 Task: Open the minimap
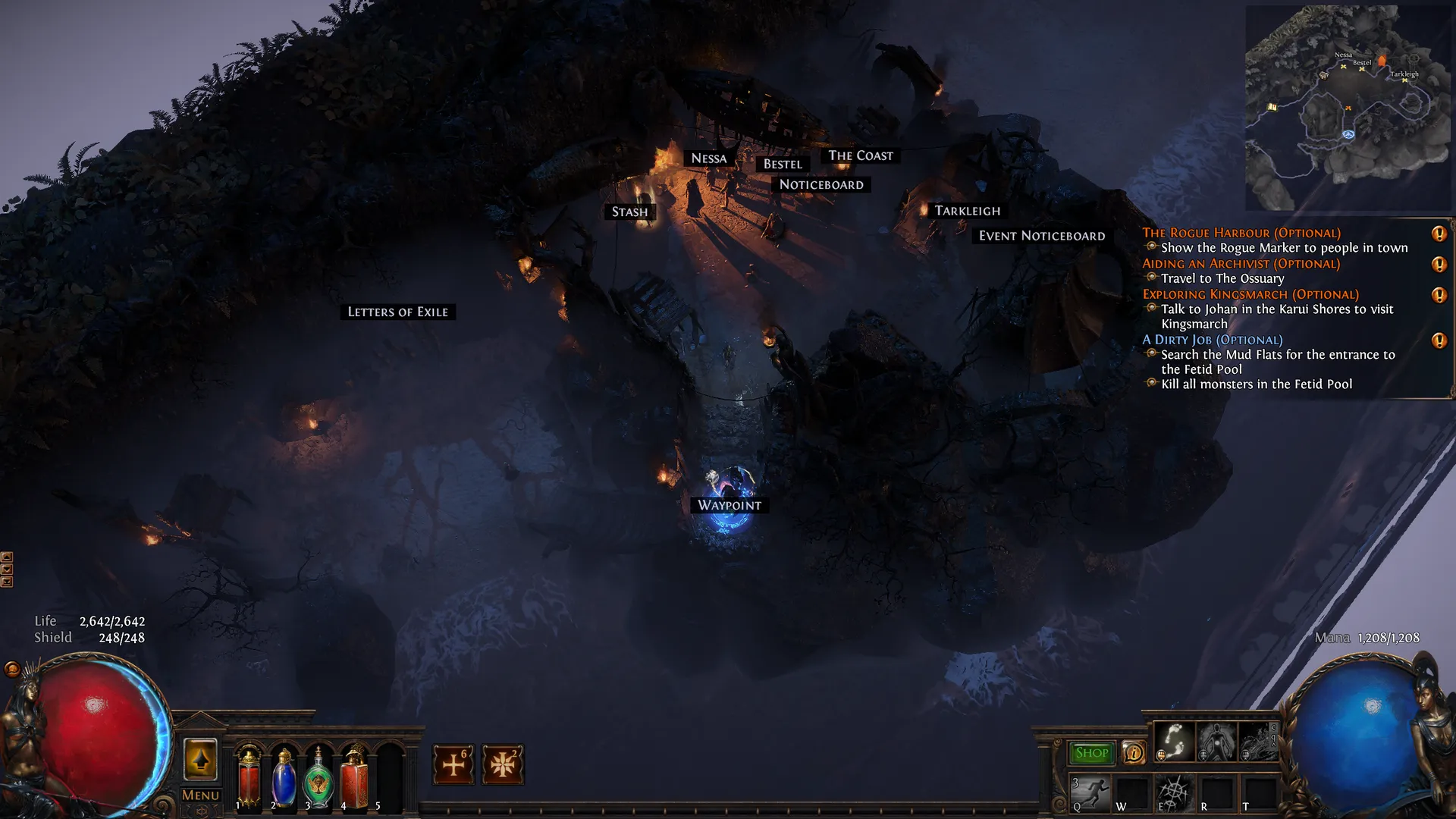coord(1348,108)
